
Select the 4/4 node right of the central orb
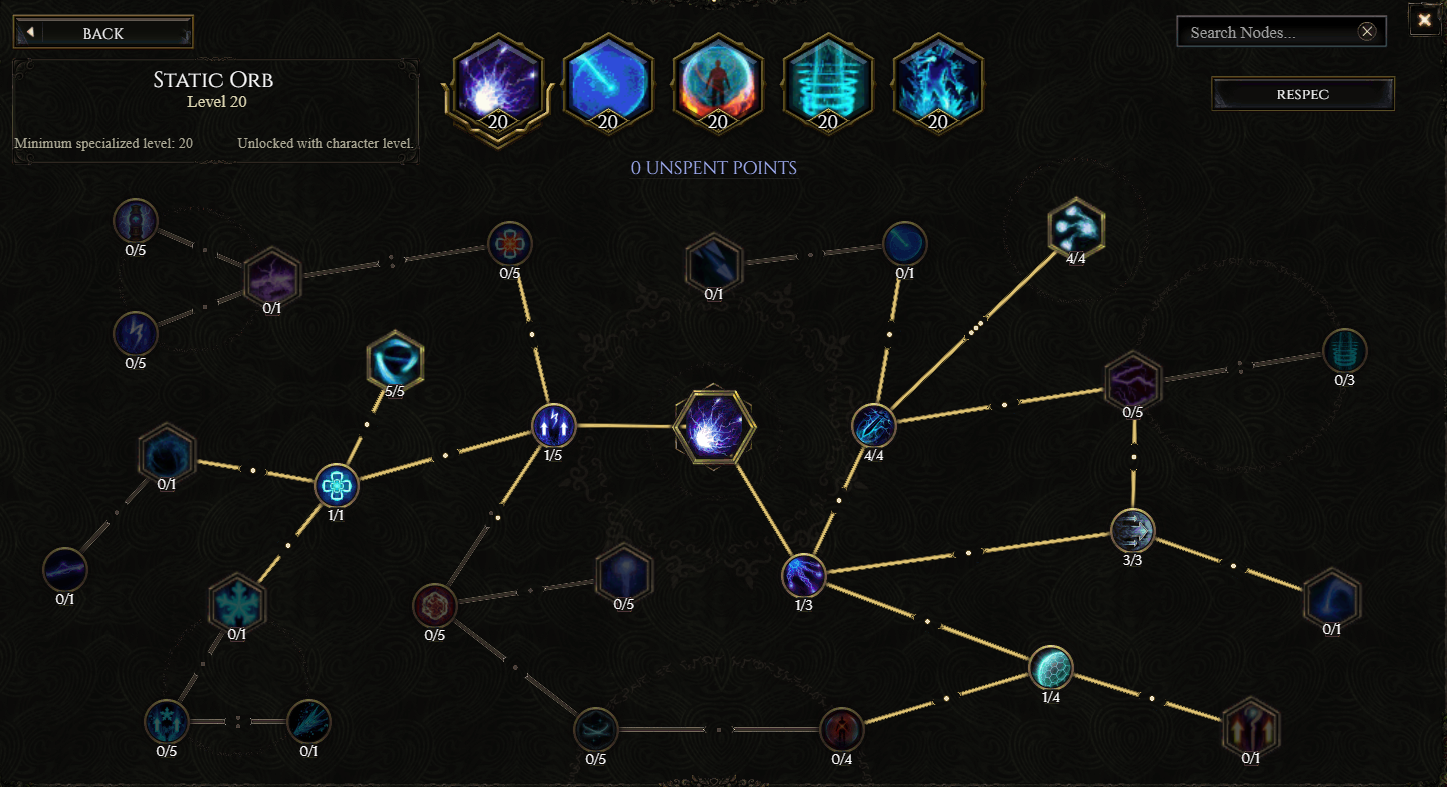(x=873, y=426)
